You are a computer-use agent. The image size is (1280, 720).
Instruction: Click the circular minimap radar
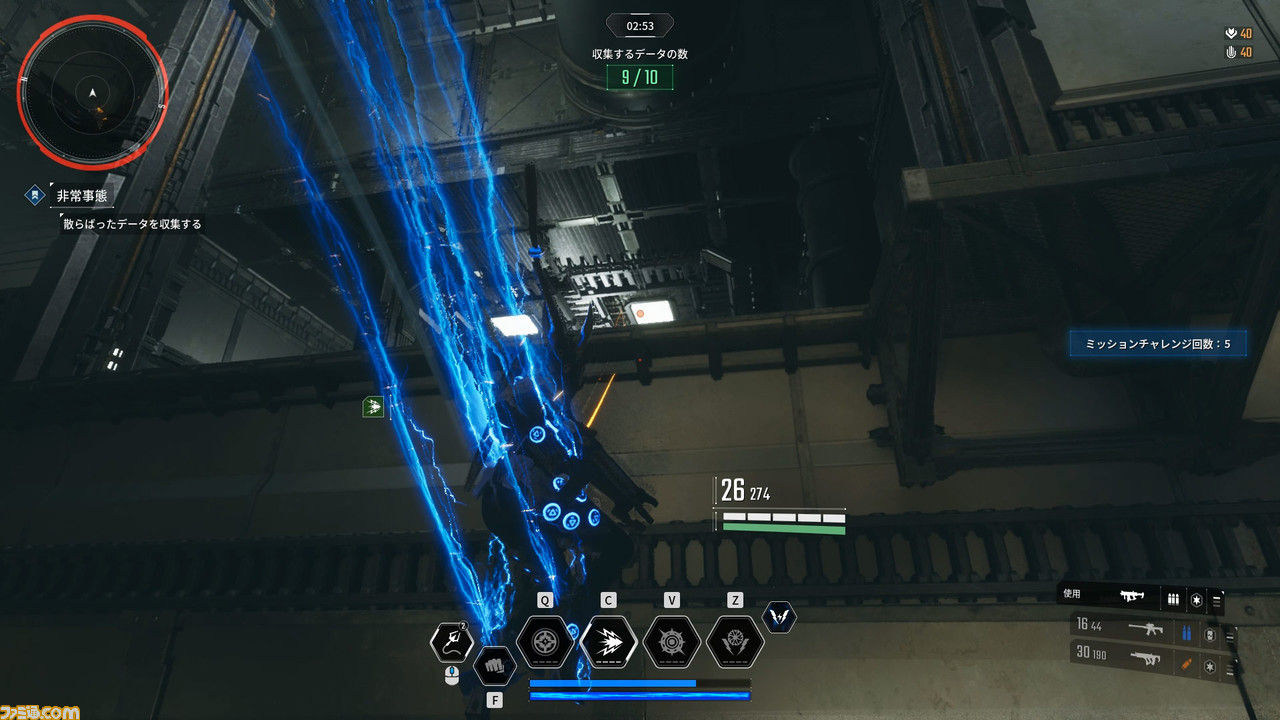point(92,95)
